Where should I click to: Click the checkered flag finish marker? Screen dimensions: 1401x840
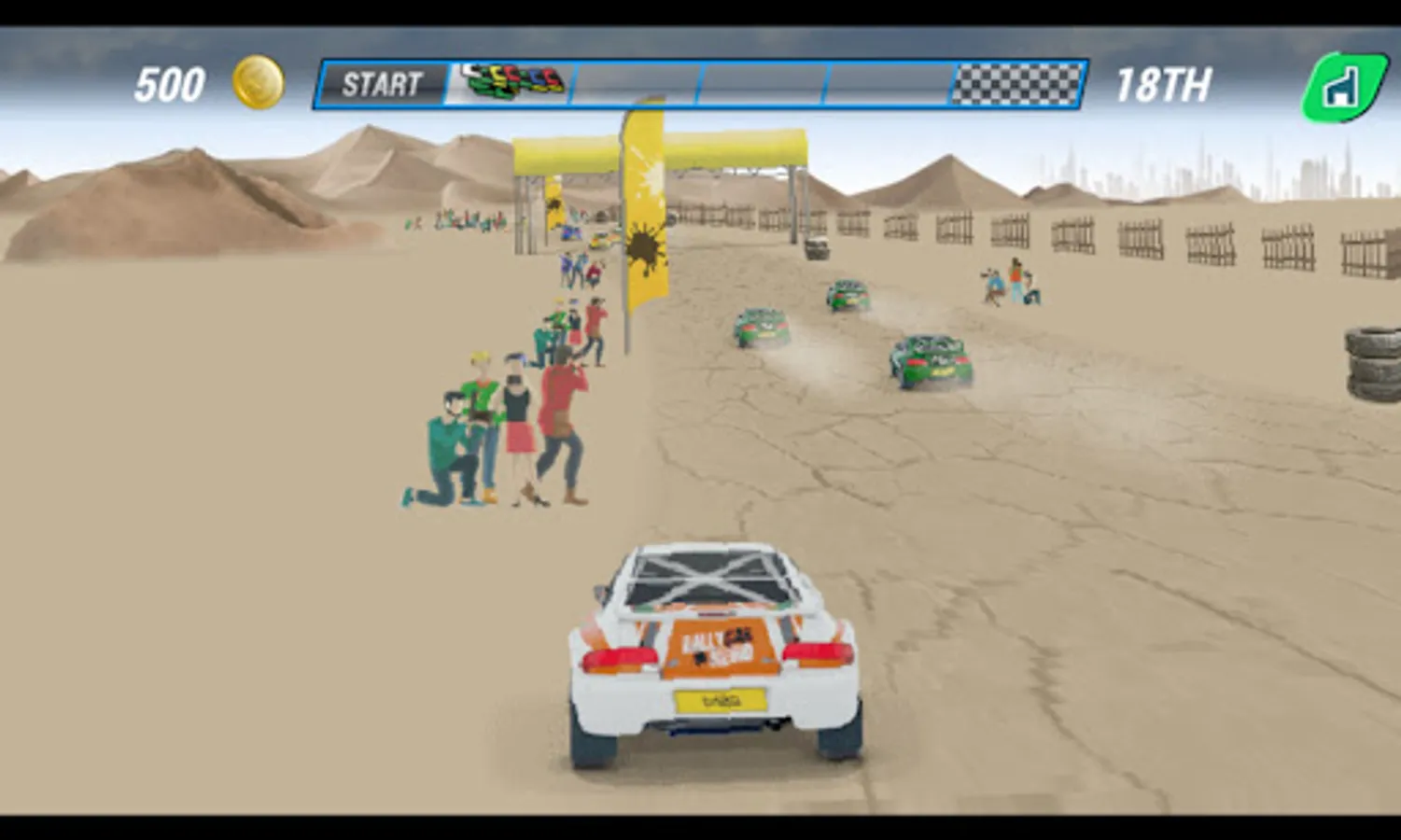click(1016, 82)
